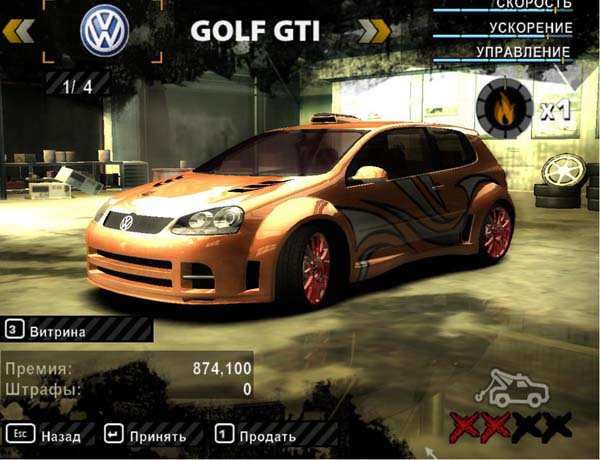
Task: Switch to the next car with the right arrows
Action: (x=372, y=31)
